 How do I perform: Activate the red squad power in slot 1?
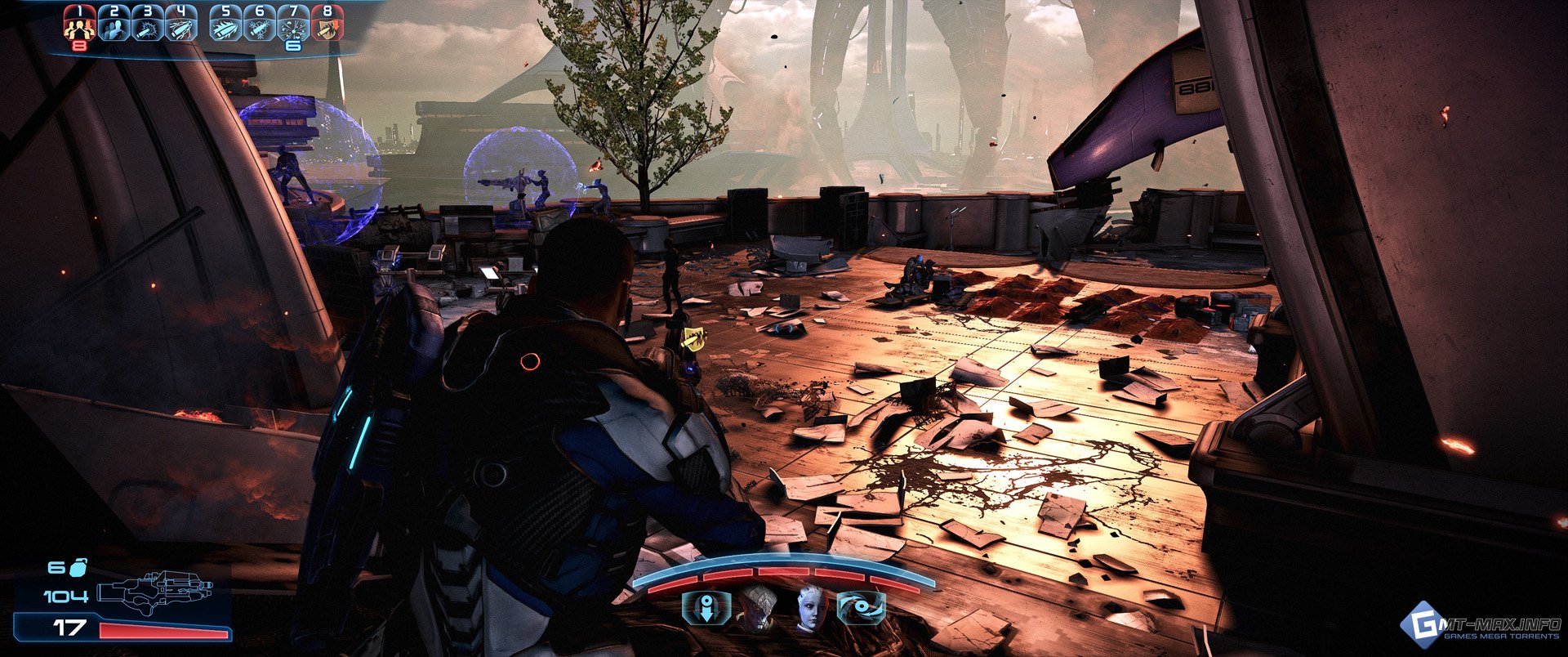click(80, 25)
